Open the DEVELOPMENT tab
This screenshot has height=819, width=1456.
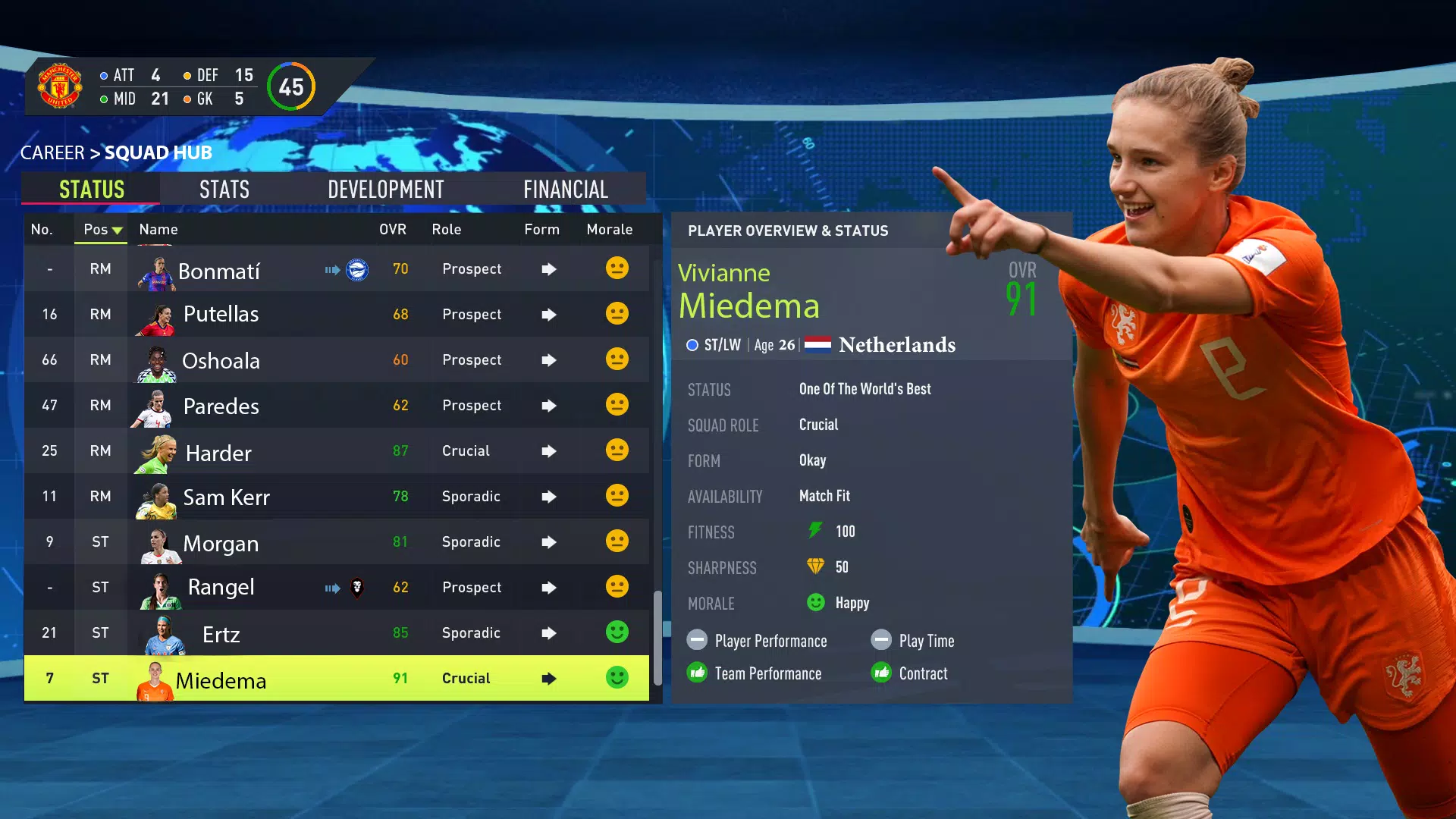coord(385,189)
